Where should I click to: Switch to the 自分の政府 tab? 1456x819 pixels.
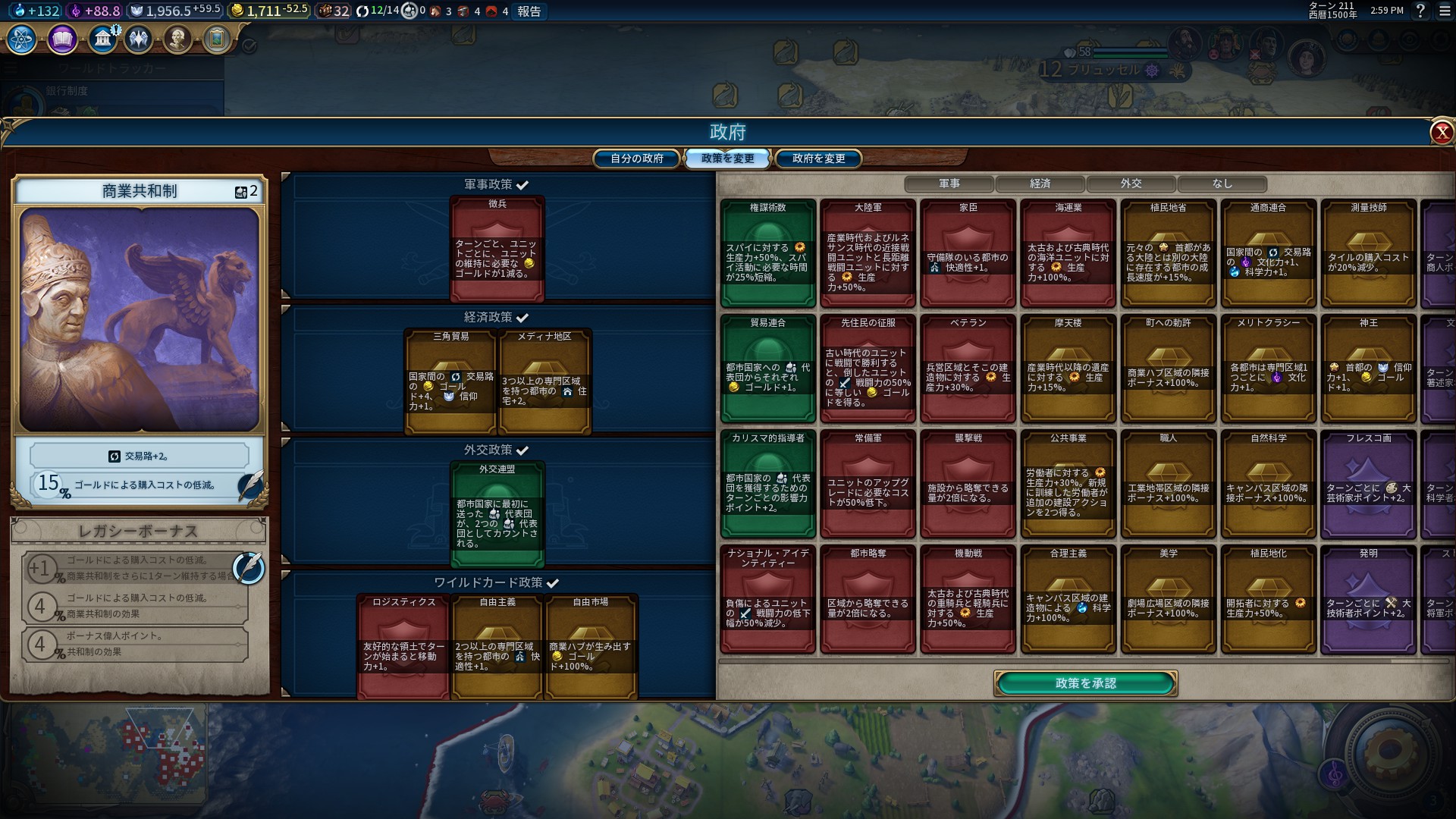tap(637, 158)
